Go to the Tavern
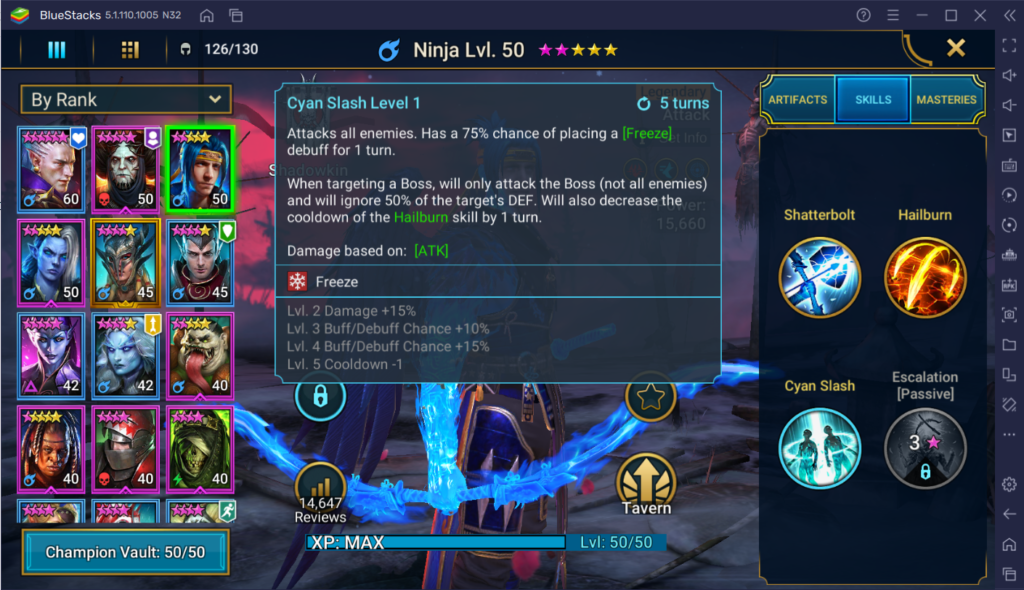Screen dimensions: 1024x590 646,482
